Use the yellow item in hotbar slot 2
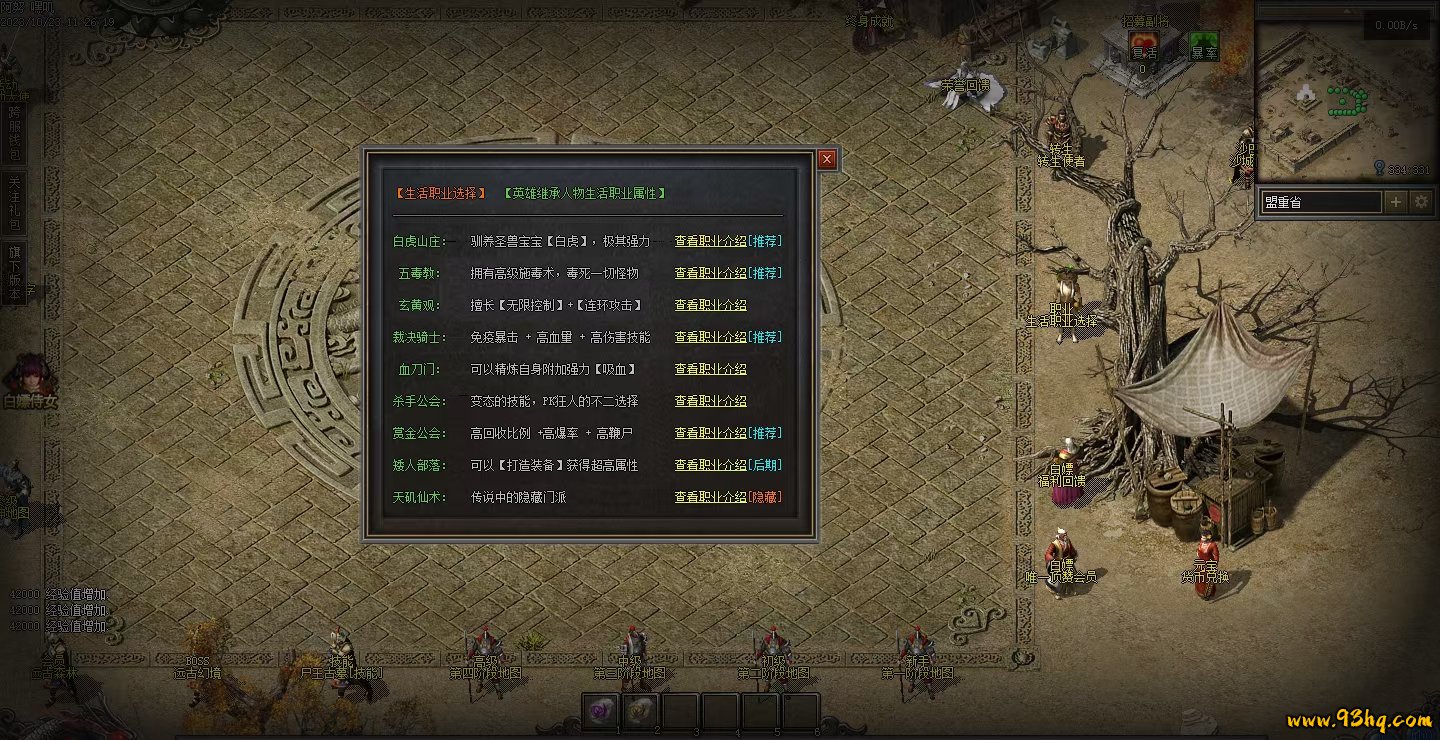1440x740 pixels. [640, 711]
